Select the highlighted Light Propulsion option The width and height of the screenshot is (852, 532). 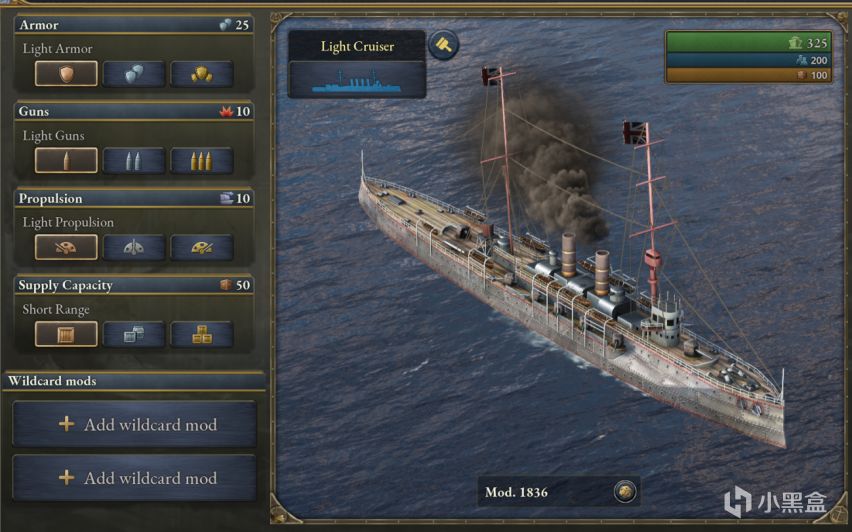click(x=66, y=247)
